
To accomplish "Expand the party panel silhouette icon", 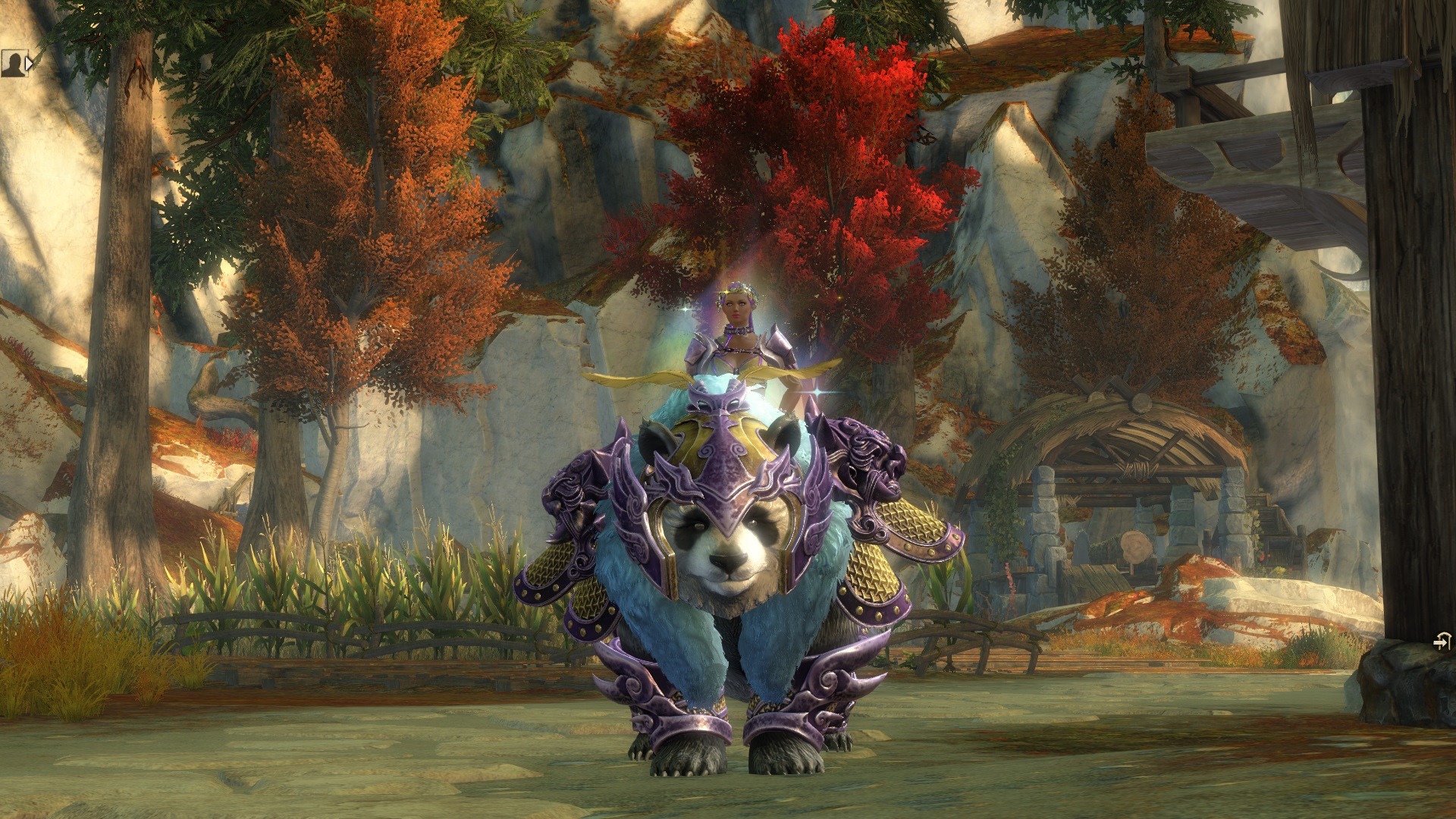I will pyautogui.click(x=16, y=64).
